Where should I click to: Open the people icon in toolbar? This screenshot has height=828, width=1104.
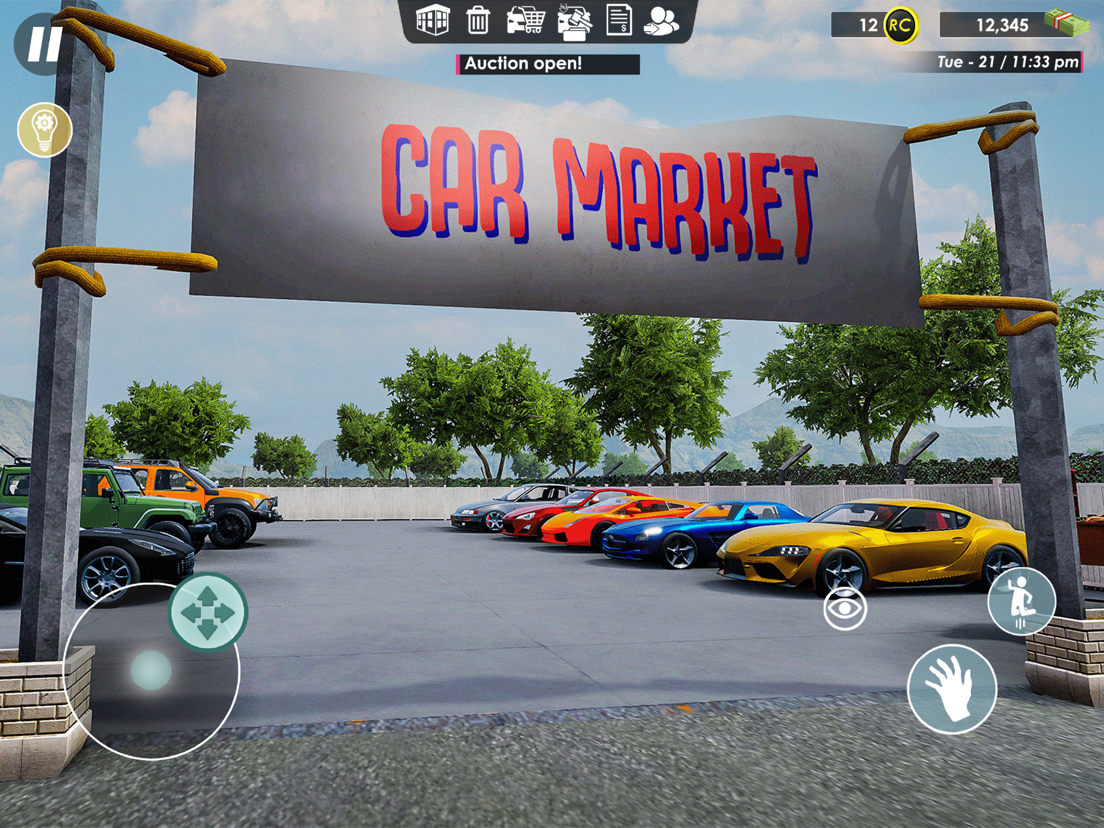(661, 20)
